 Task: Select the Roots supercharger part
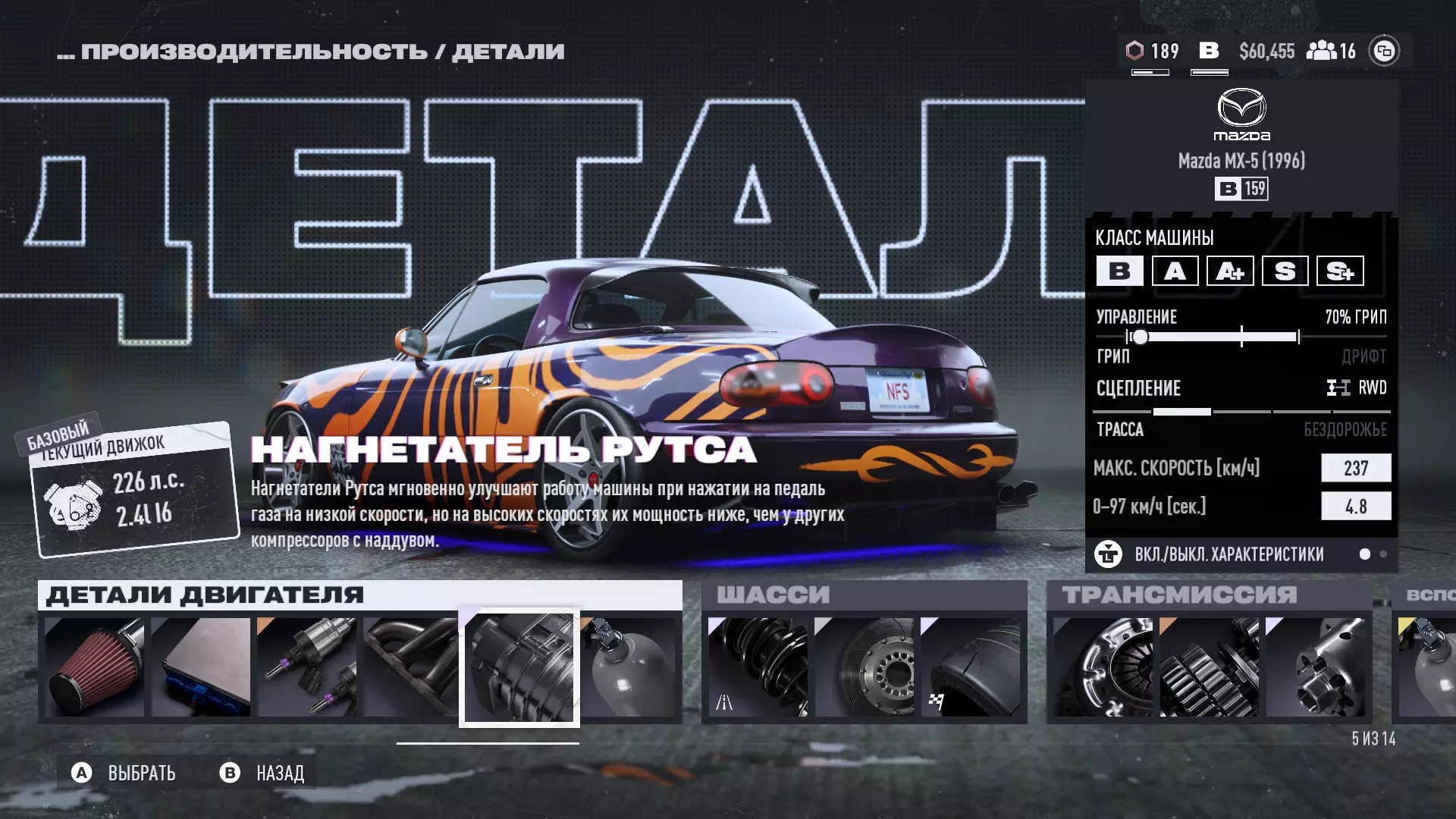tap(519, 668)
